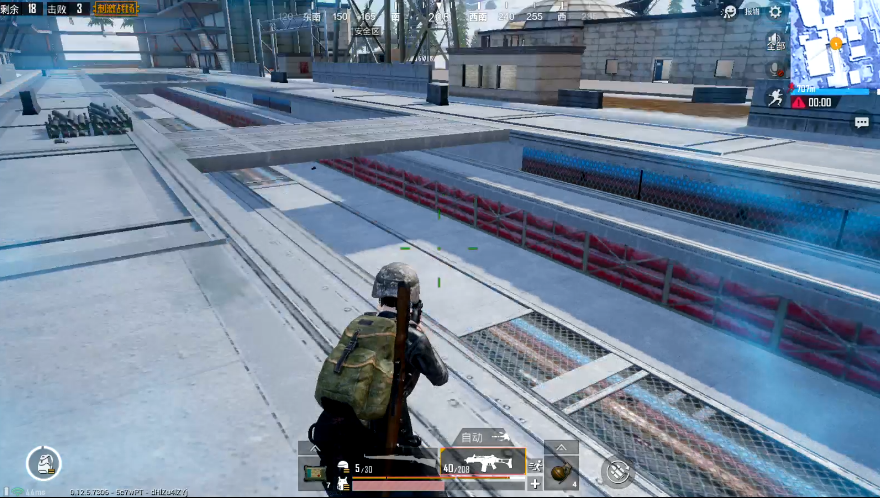Screen dimensions: 880x498
Task: Expand the healing items arrow
Action: tap(313, 448)
